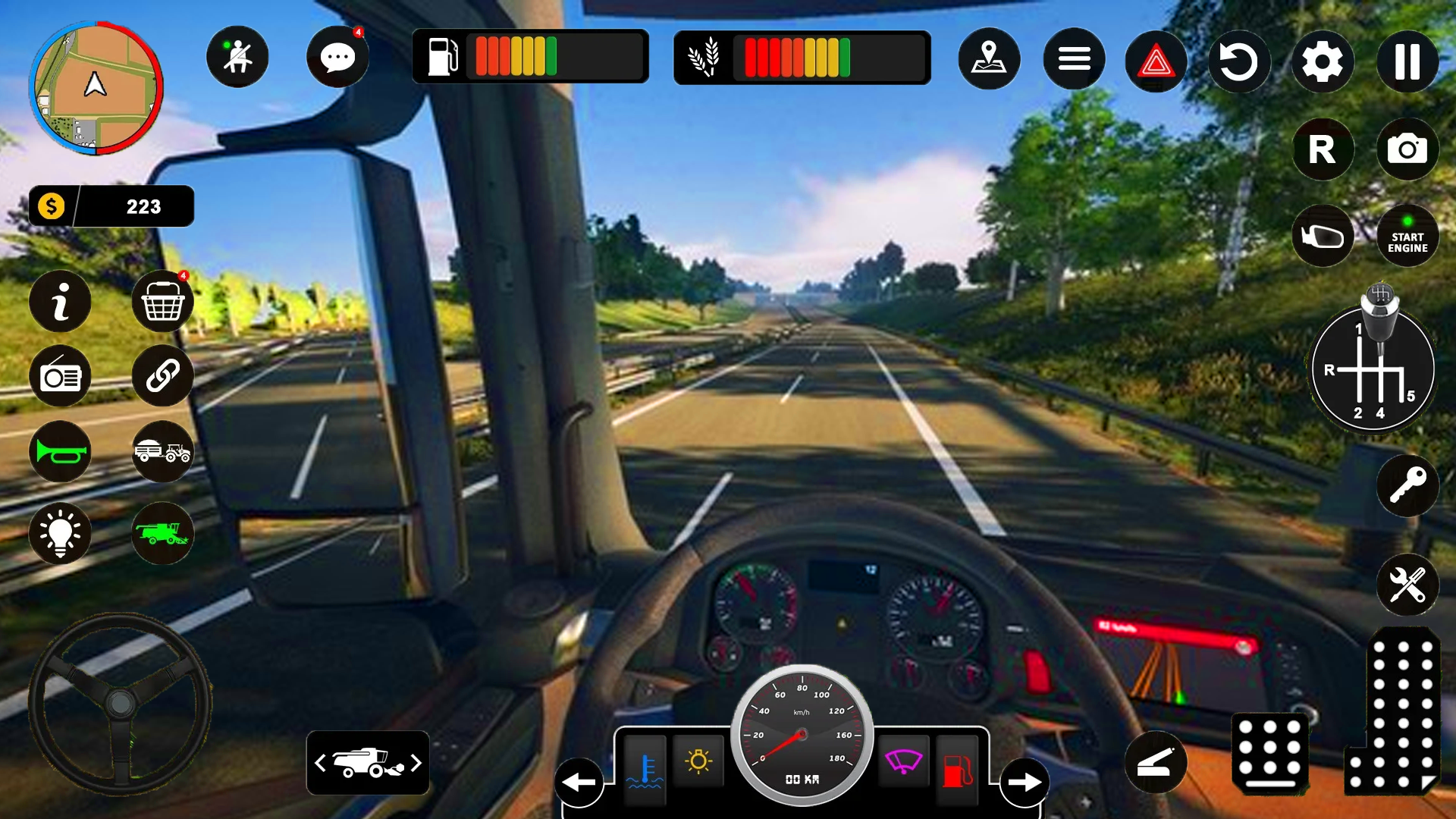Toggle the truck headlights

pyautogui.click(x=60, y=533)
